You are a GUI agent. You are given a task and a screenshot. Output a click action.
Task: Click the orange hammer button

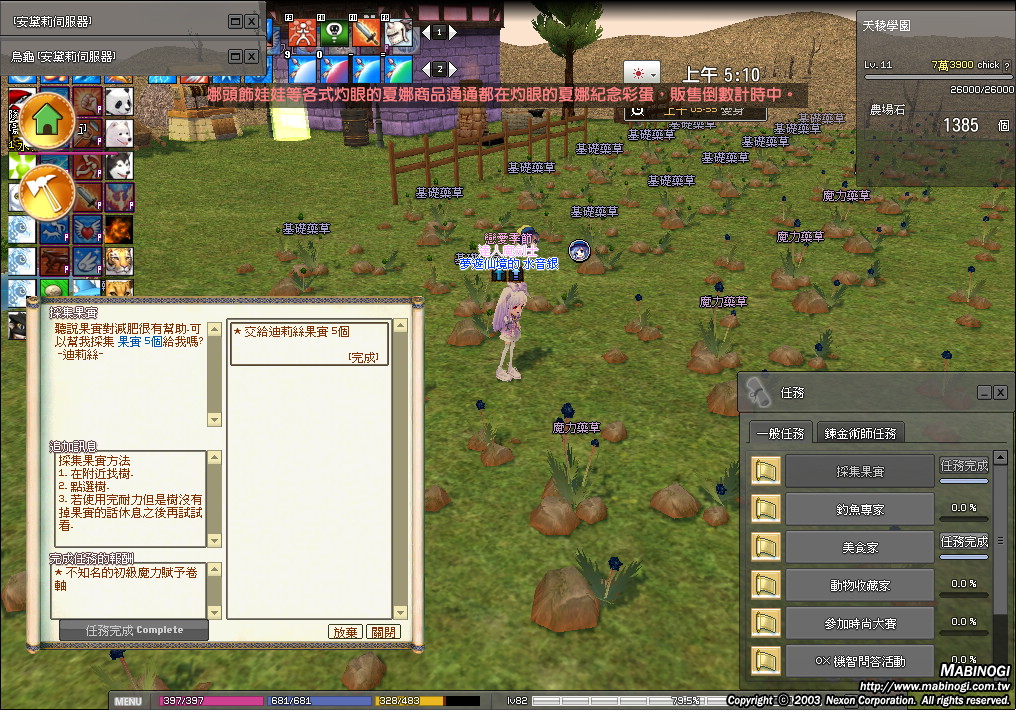(x=46, y=190)
